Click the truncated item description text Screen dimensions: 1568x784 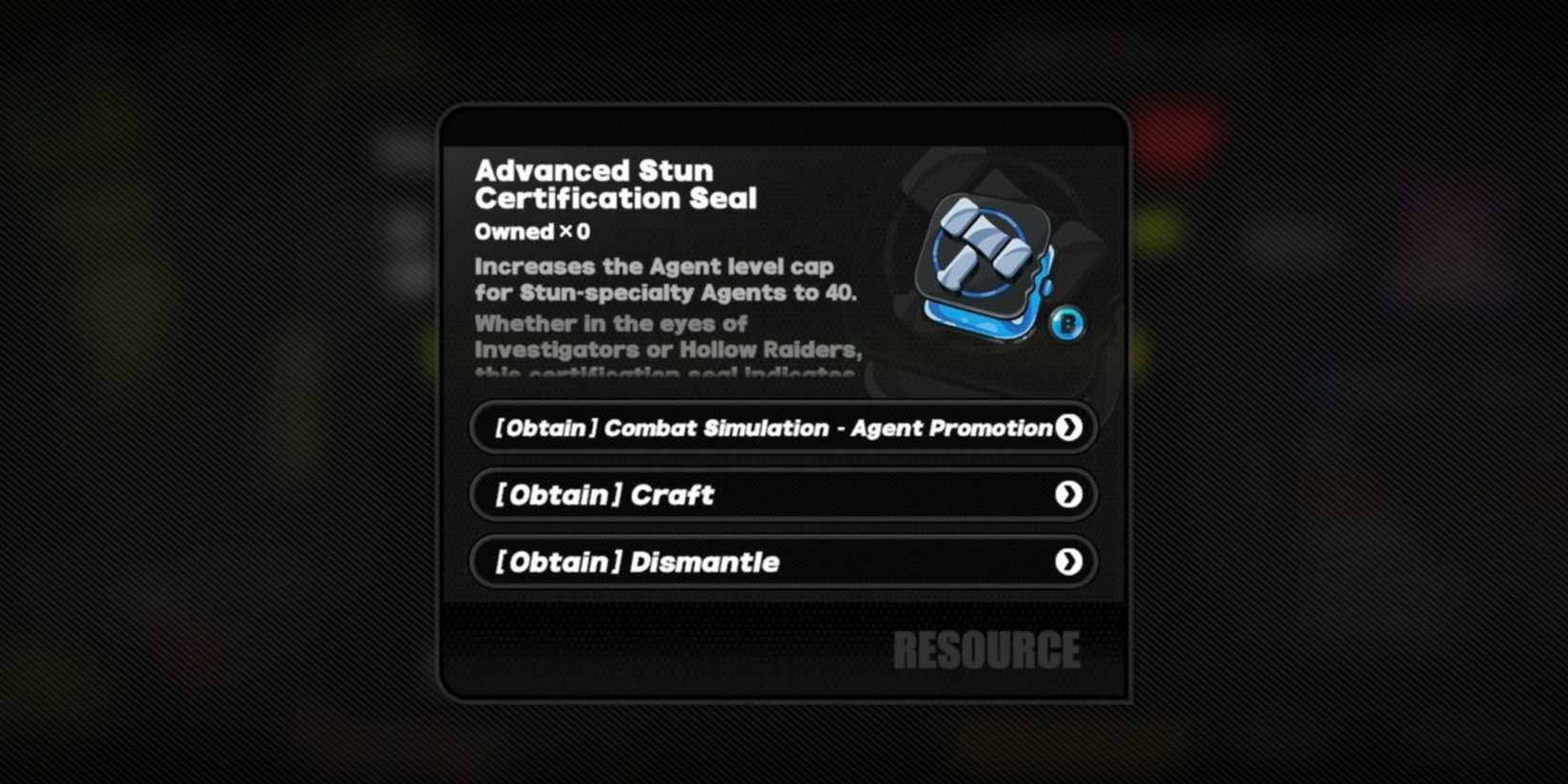[665, 350]
